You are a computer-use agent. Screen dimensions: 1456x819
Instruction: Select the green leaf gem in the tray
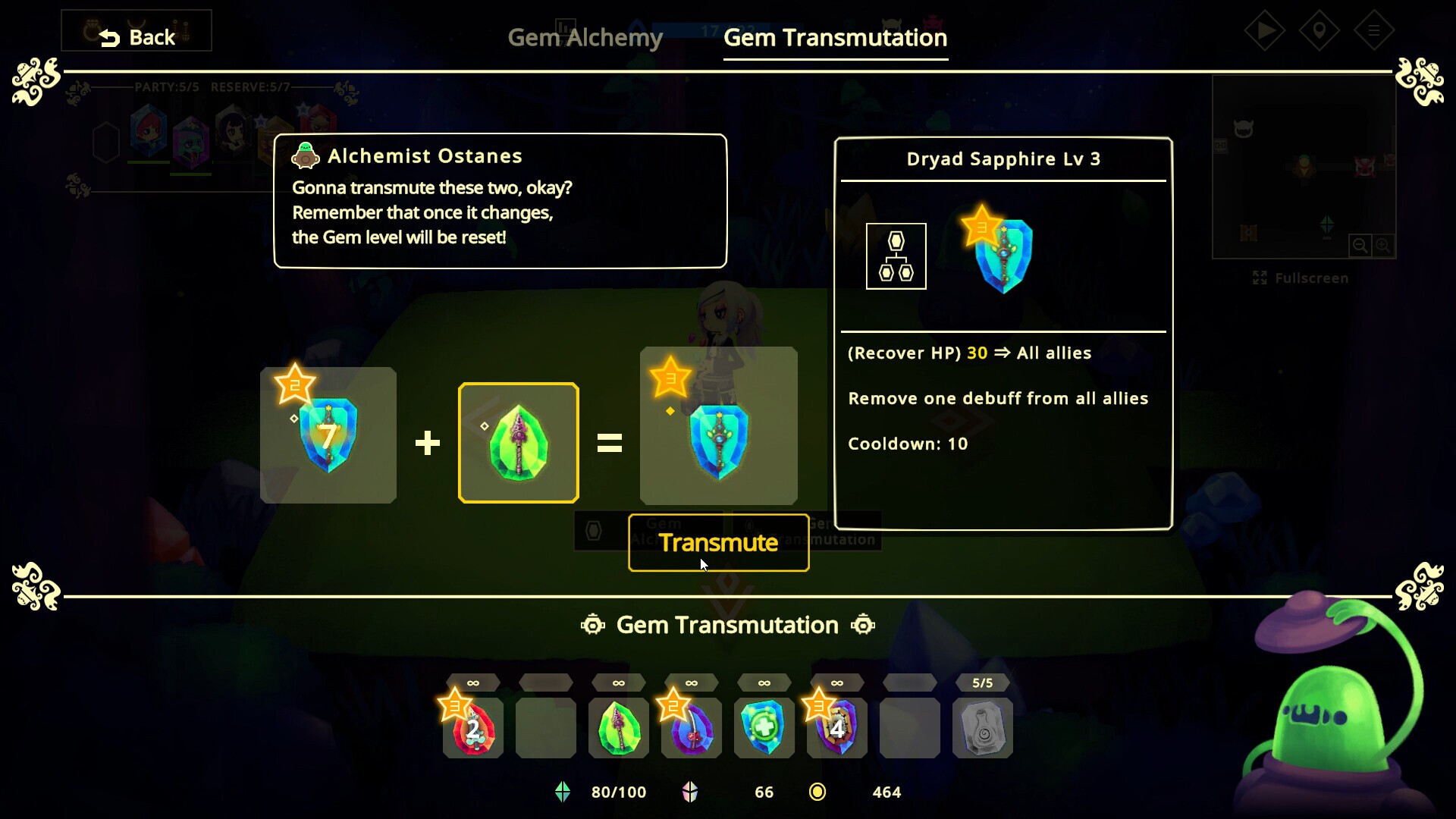click(618, 728)
